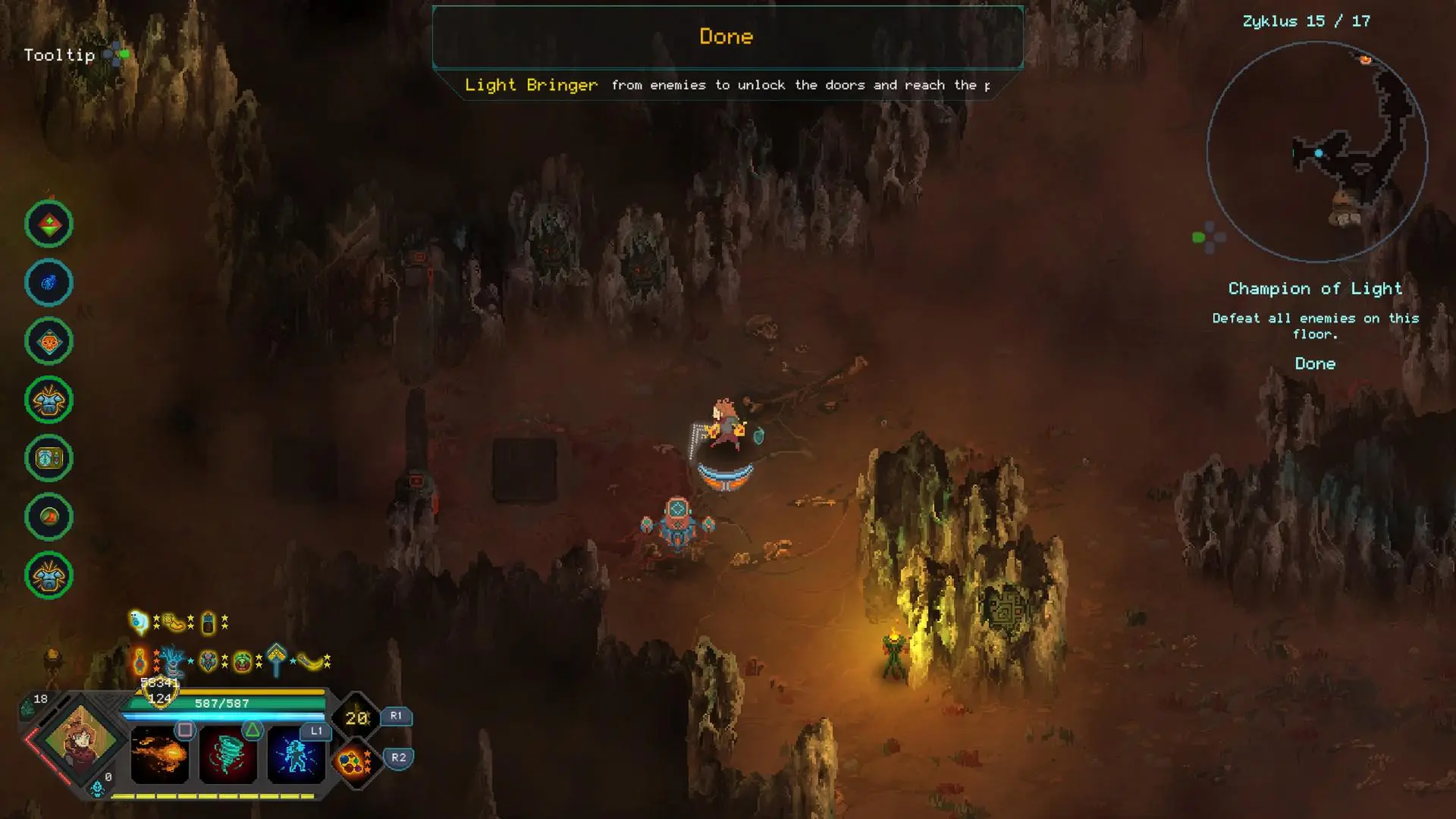This screenshot has height=819, width=1456.
Task: Click the blue lightning tree relic icon
Action: pos(172,661)
